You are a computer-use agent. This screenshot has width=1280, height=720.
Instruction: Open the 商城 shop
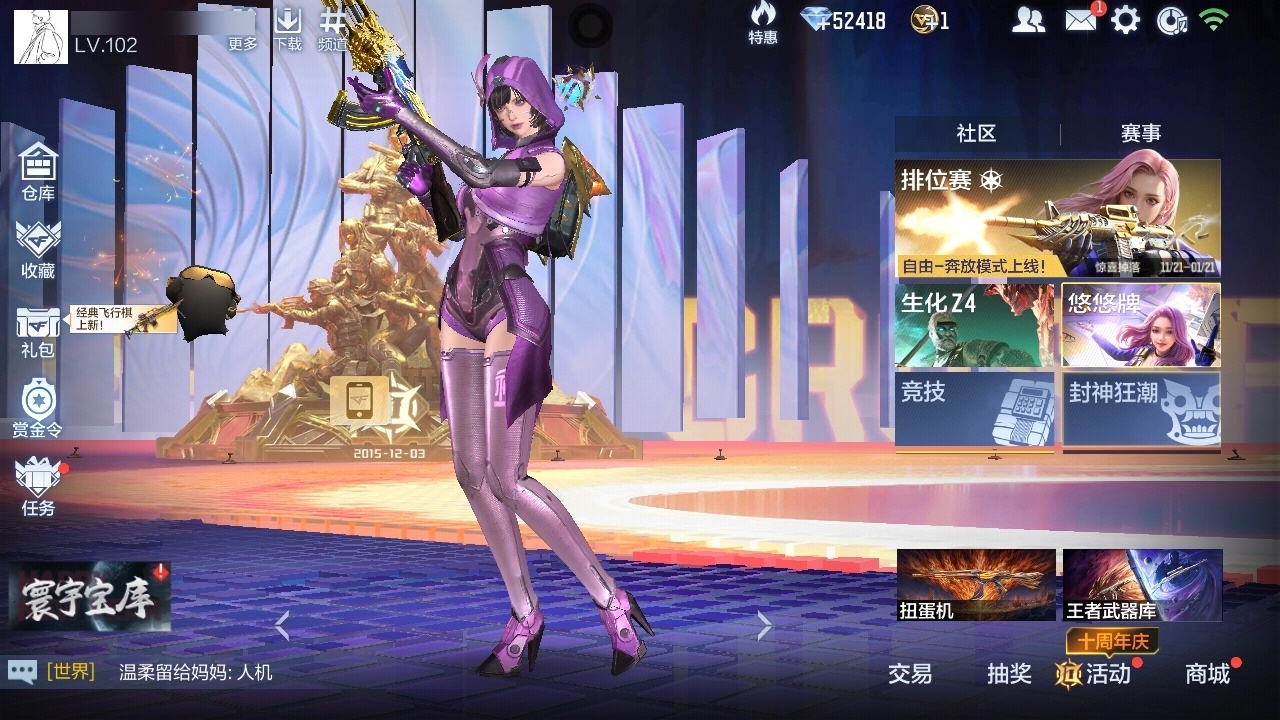coord(1208,674)
